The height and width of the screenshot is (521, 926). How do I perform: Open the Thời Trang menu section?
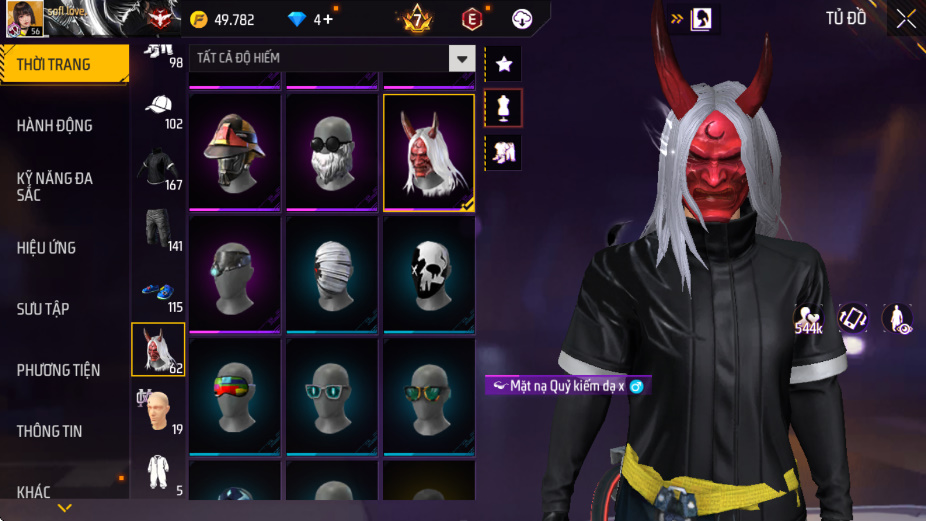[64, 64]
